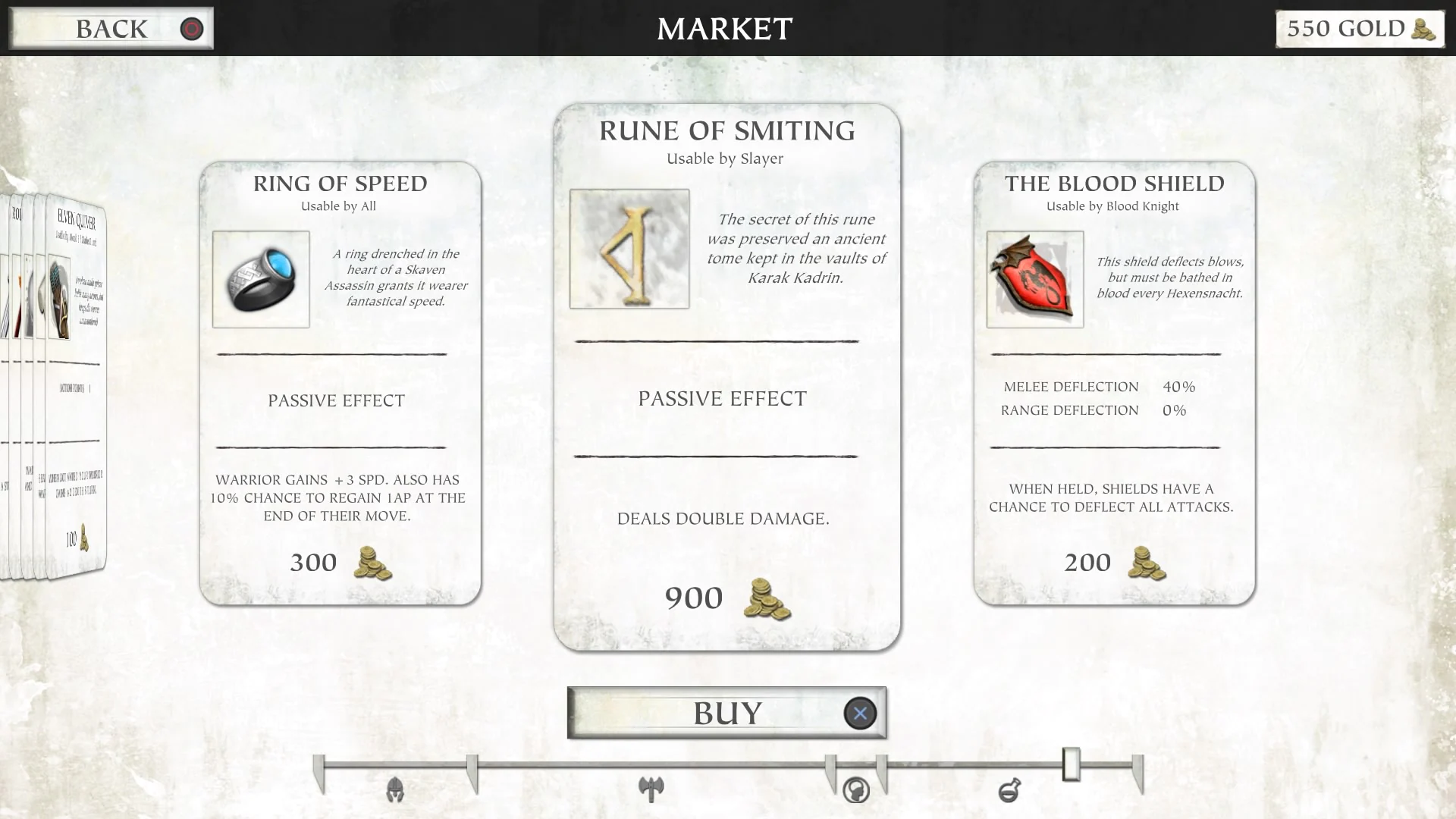Click the coin stack on Ring of Speed price
The width and height of the screenshot is (1456, 819).
372,564
